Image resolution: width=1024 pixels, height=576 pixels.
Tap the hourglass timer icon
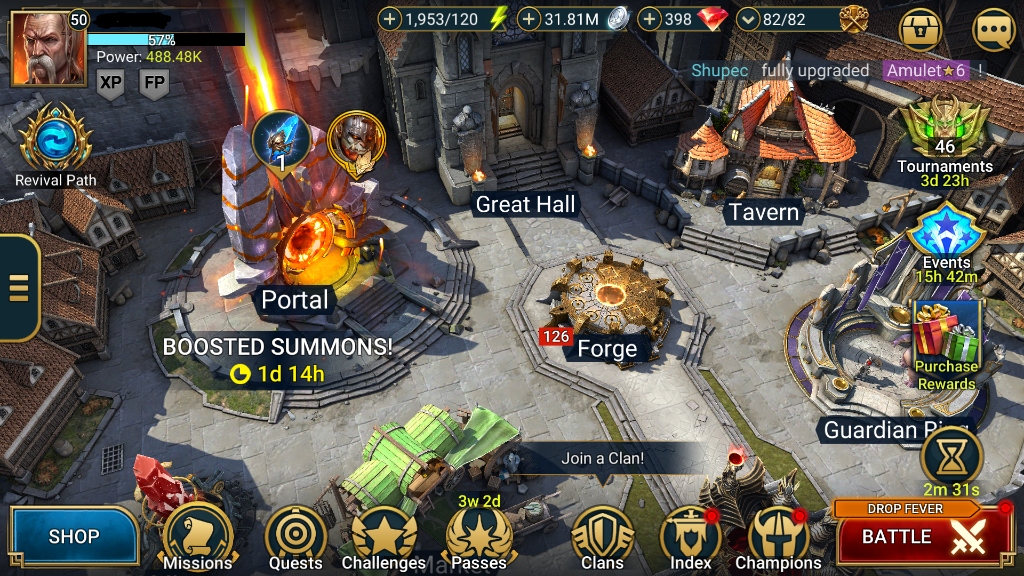point(951,456)
